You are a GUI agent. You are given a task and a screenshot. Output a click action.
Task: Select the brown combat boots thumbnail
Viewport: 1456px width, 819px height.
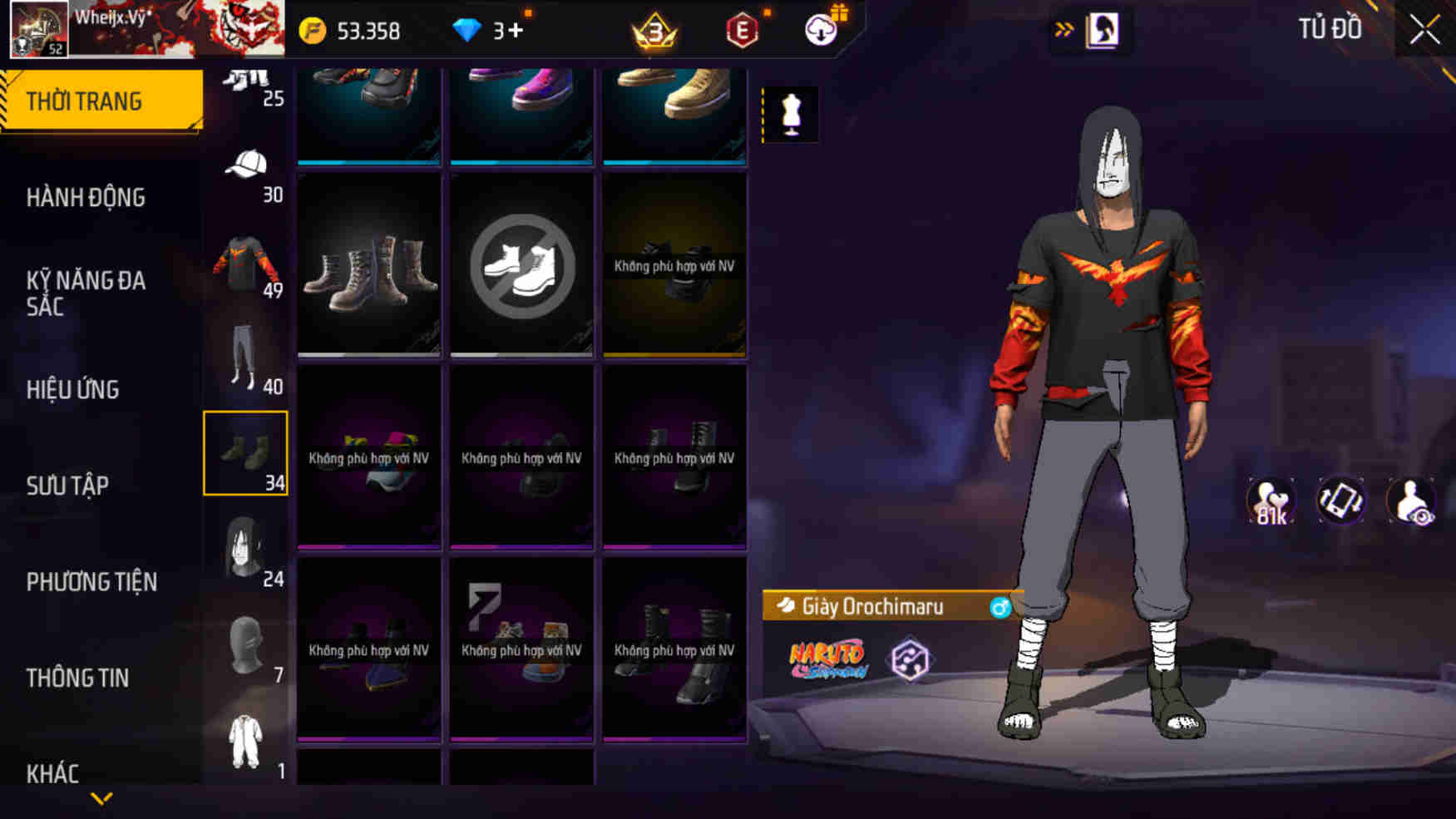coord(368,264)
